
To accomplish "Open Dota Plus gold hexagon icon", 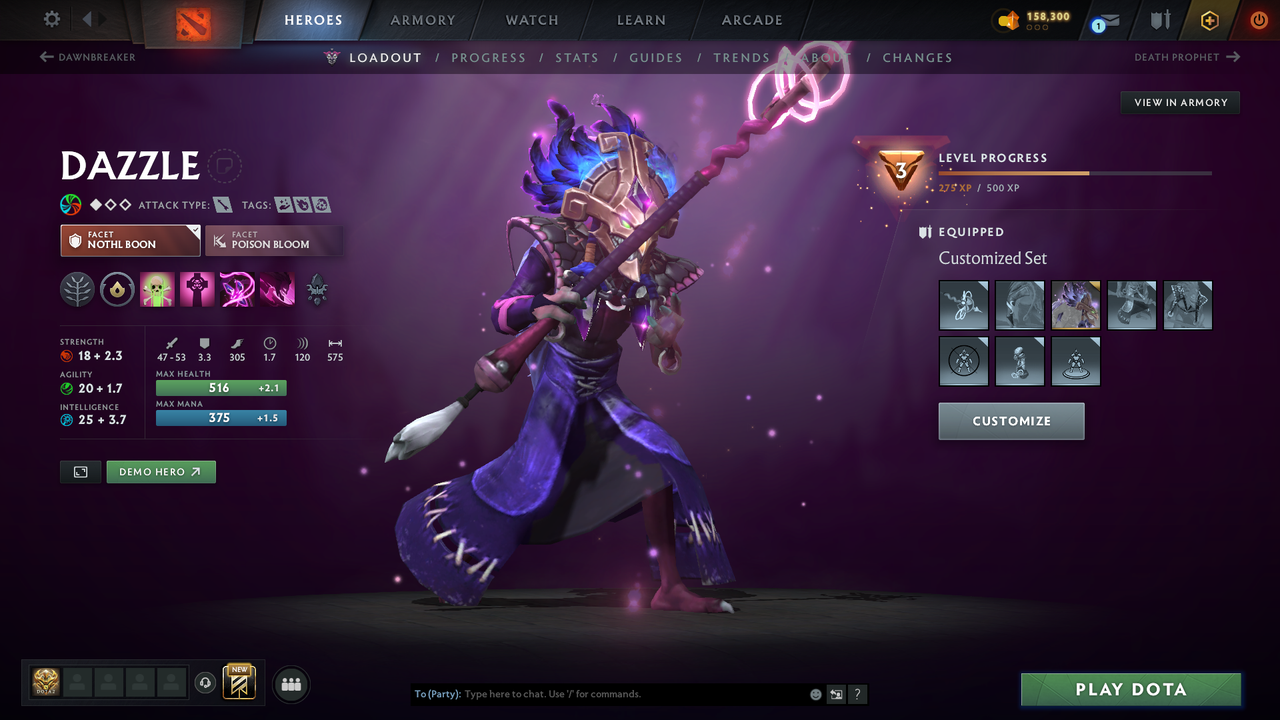I will pyautogui.click(x=1209, y=20).
